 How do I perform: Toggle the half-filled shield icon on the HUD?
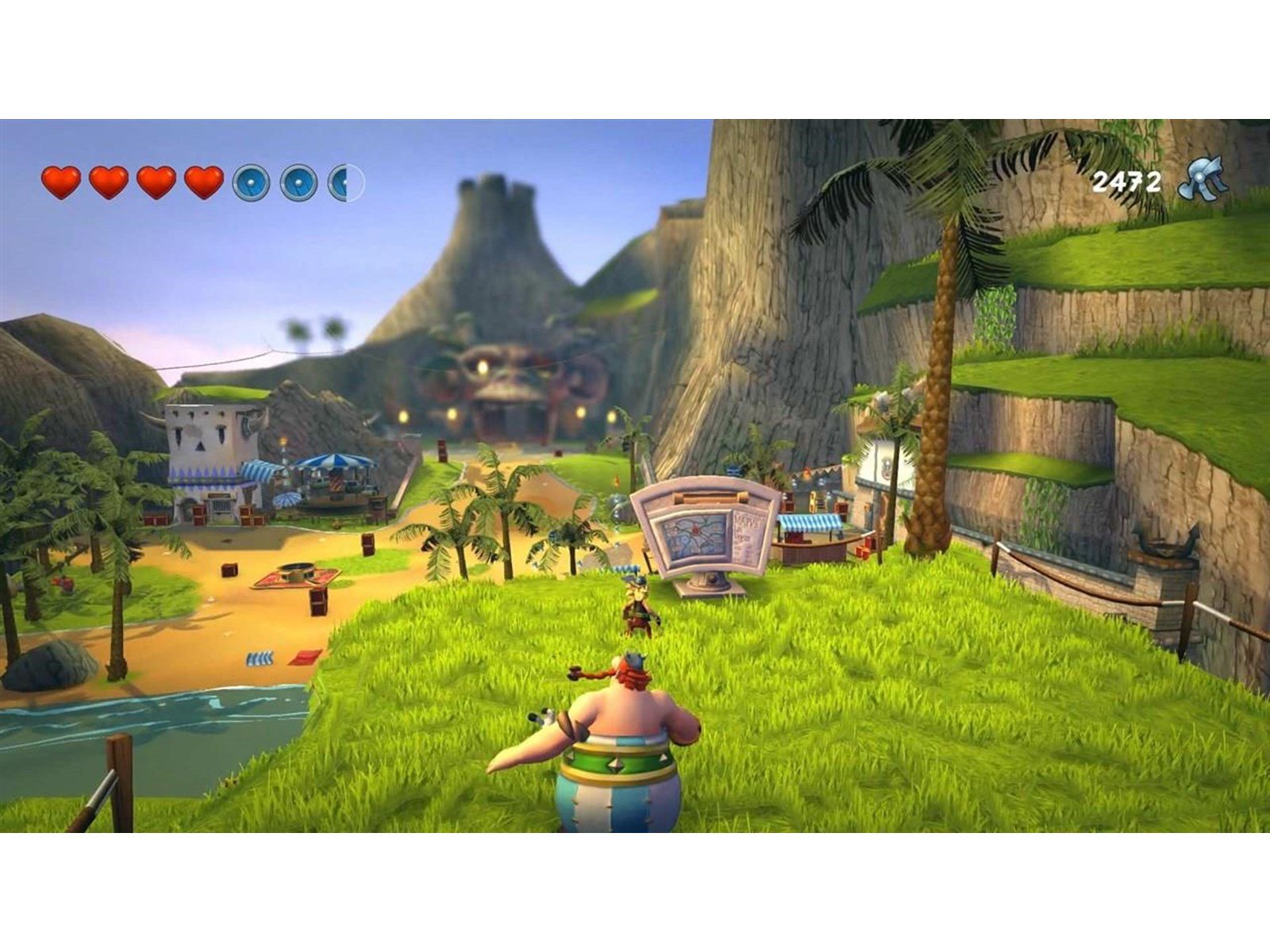pos(346,182)
